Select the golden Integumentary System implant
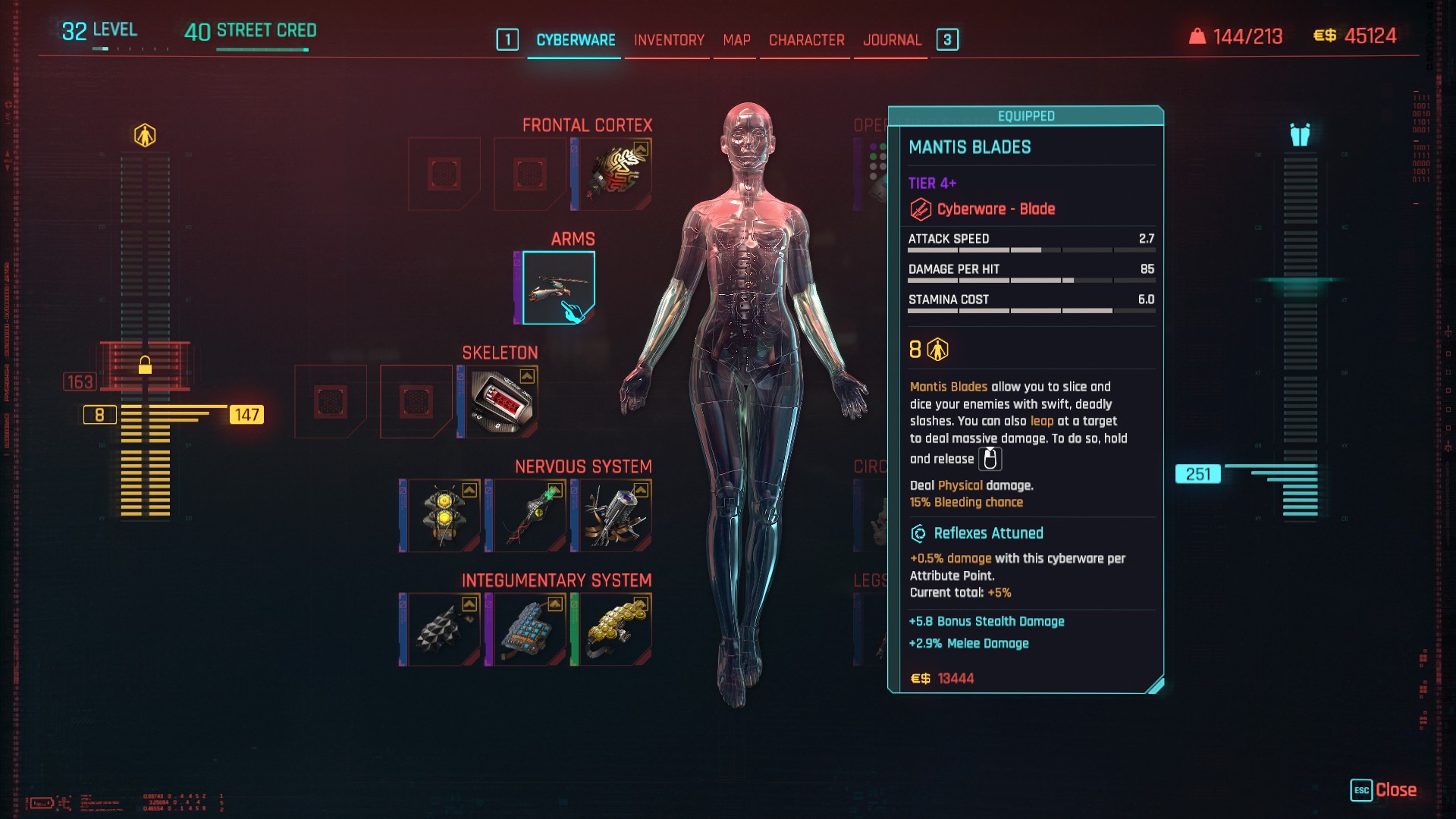This screenshot has width=1456, height=819. tap(614, 629)
